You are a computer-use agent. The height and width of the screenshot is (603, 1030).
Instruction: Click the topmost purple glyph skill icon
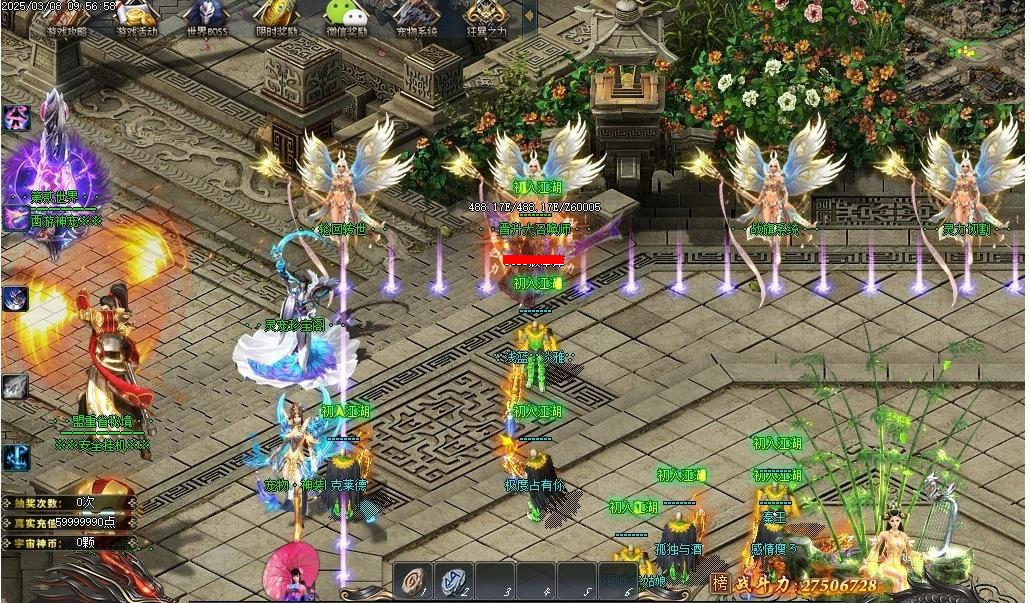pyautogui.click(x=15, y=118)
